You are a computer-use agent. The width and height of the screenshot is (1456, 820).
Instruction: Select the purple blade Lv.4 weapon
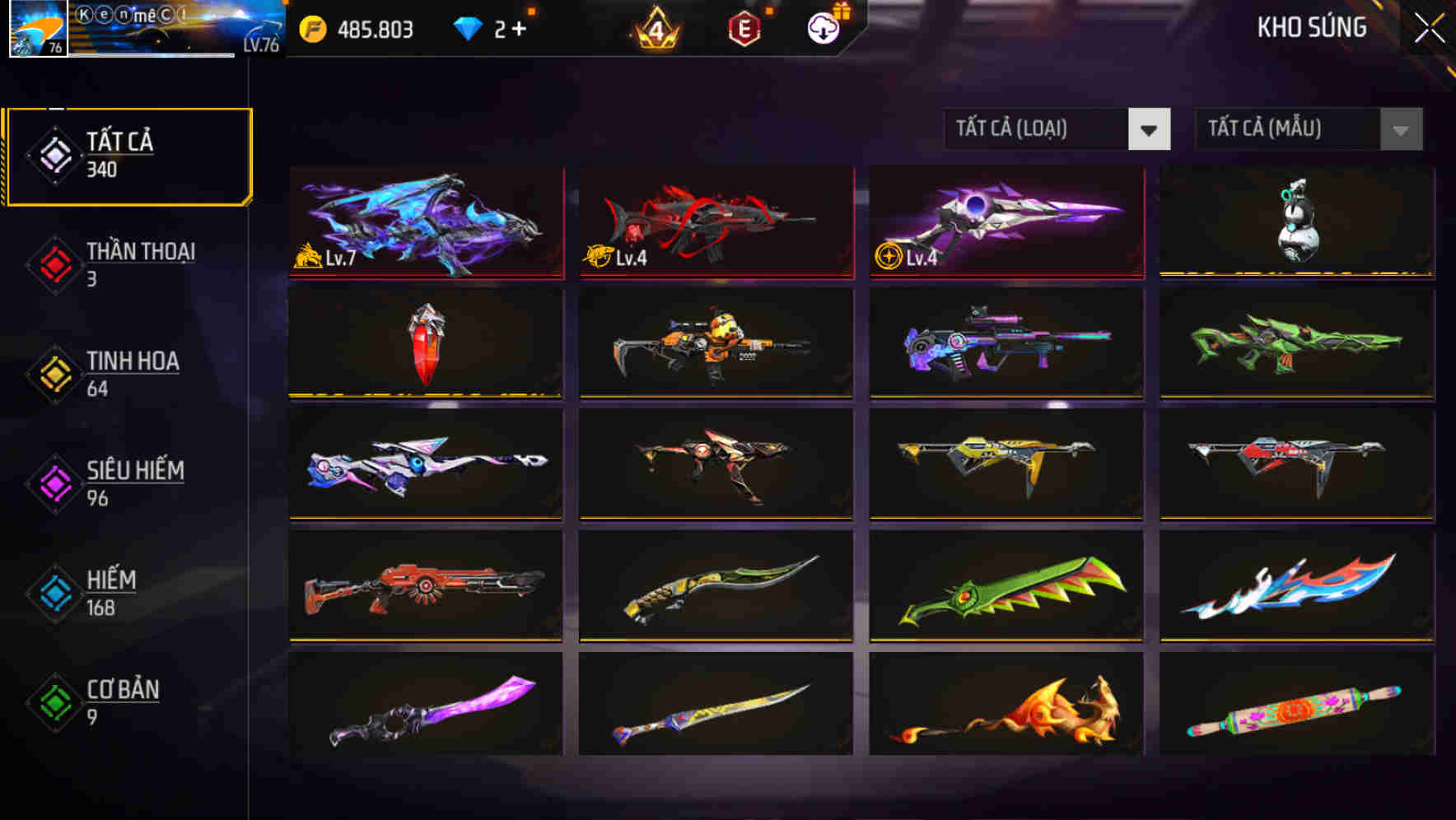click(x=1005, y=222)
